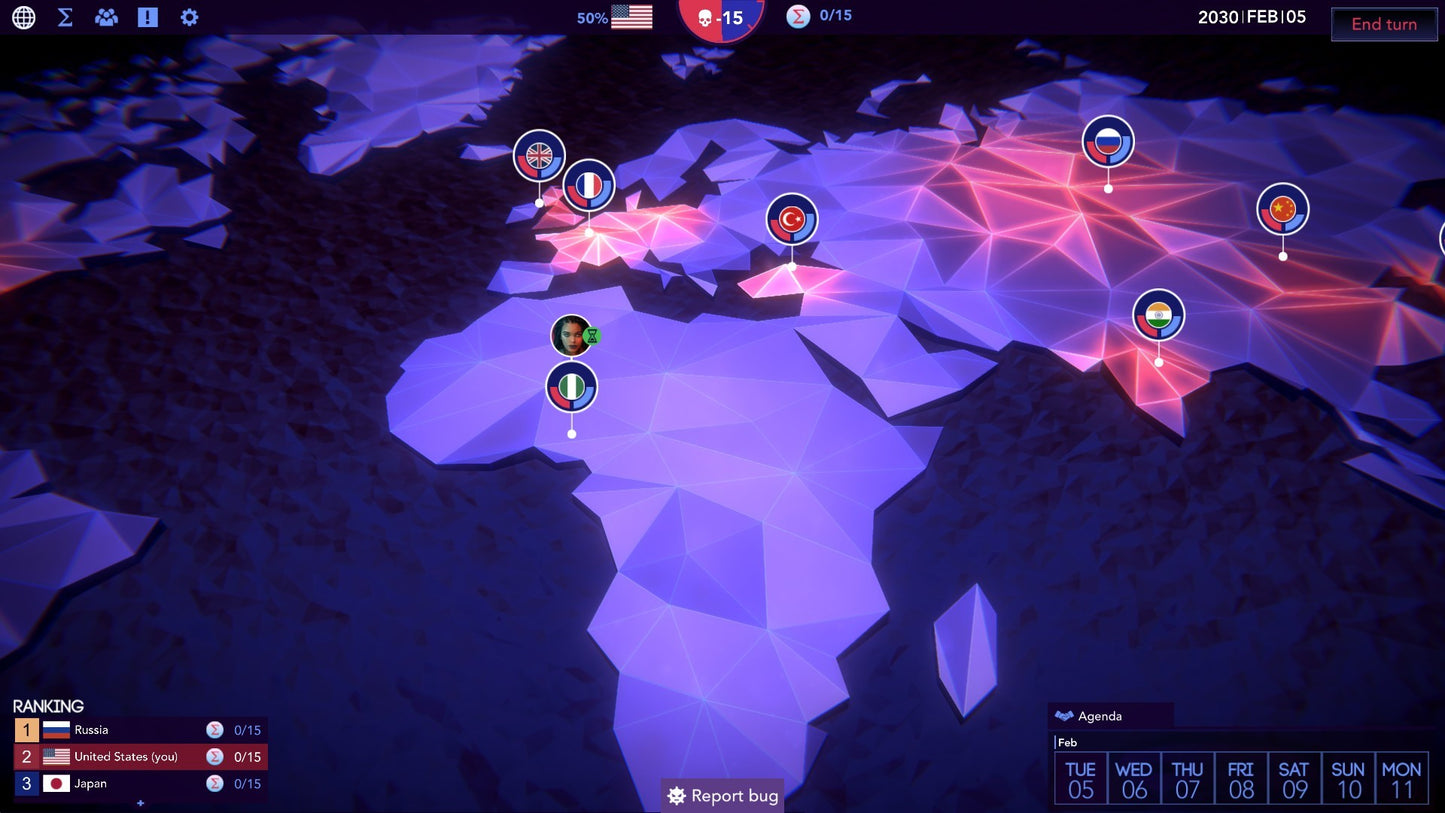Select the India map marker

click(x=1158, y=314)
